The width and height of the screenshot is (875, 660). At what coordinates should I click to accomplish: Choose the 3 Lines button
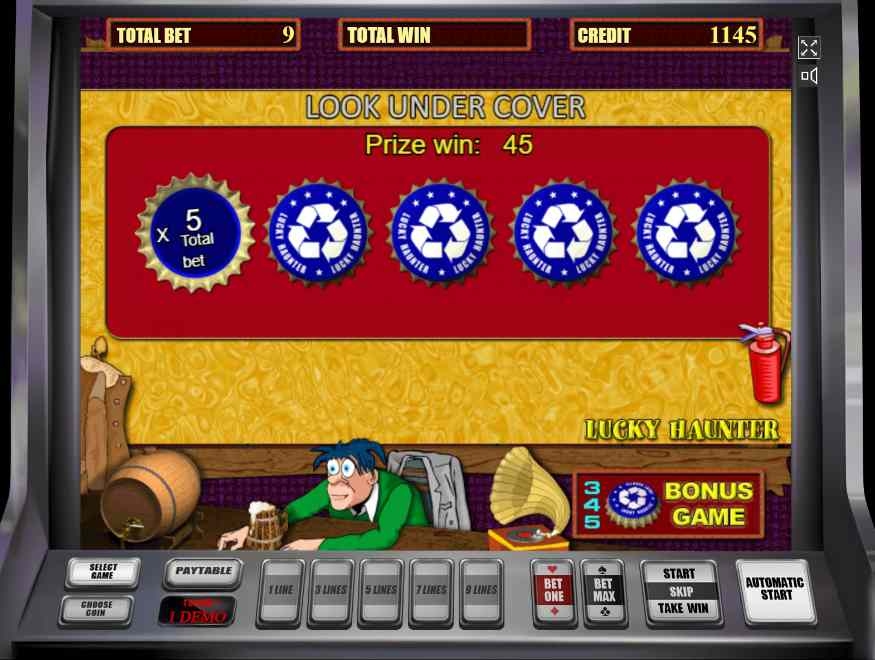[331, 591]
